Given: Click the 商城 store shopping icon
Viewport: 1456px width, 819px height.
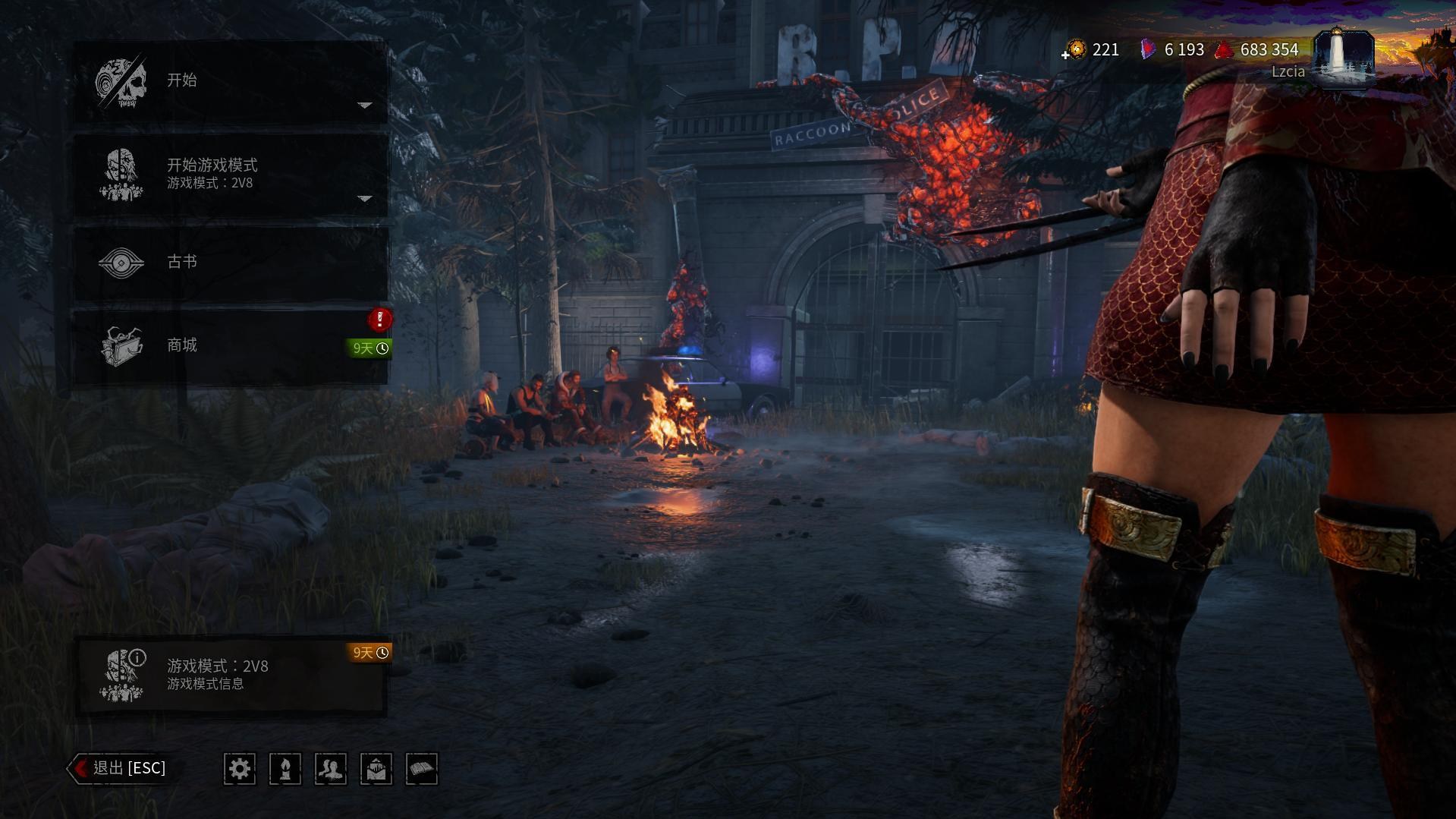Looking at the screenshot, I should click(124, 345).
